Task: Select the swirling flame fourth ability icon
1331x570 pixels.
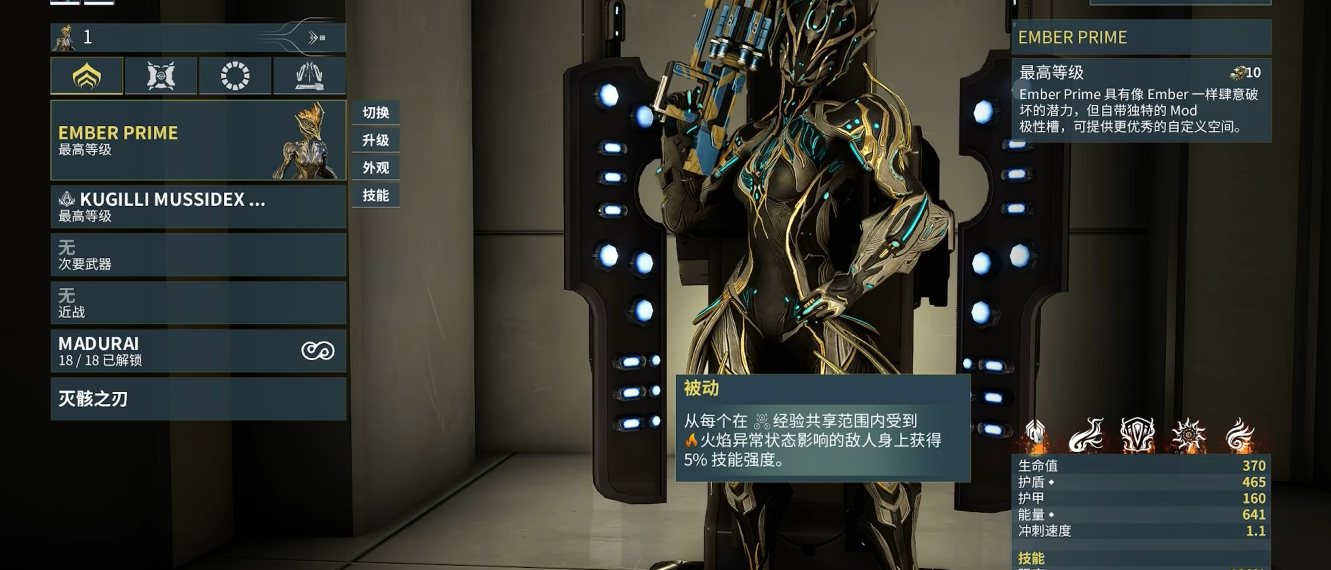Action: [1240, 436]
